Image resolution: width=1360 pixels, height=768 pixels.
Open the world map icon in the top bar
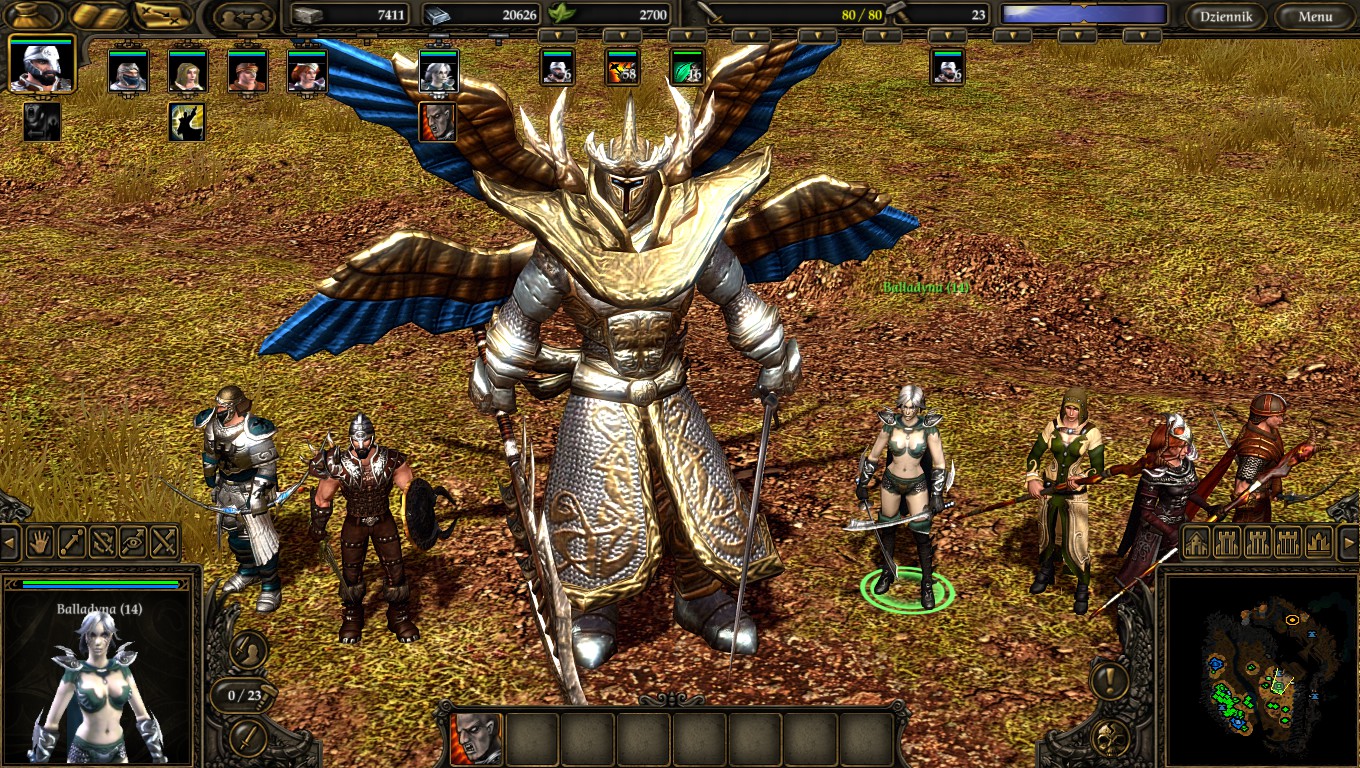[x=160, y=14]
